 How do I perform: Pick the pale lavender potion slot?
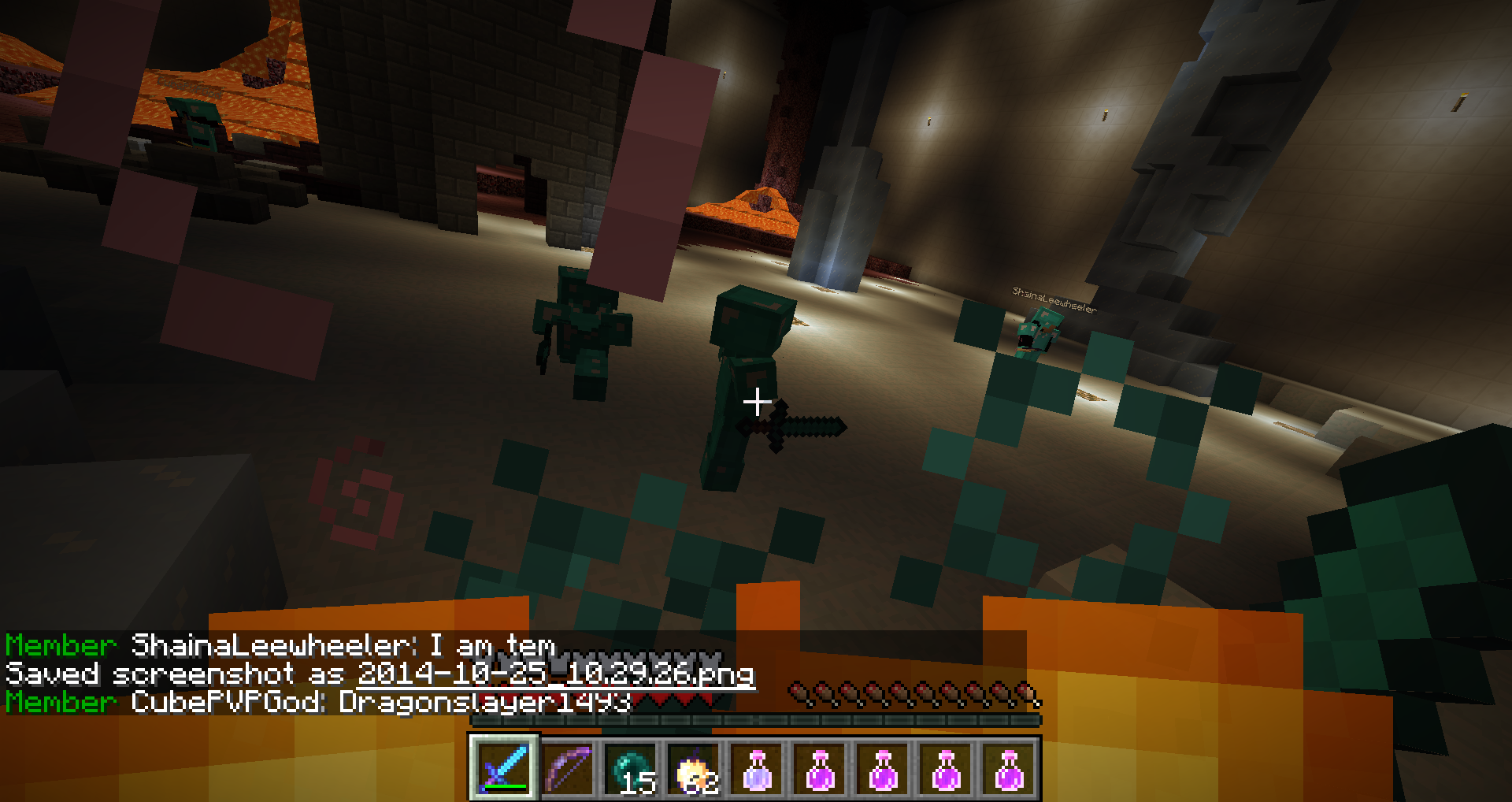coord(757,768)
